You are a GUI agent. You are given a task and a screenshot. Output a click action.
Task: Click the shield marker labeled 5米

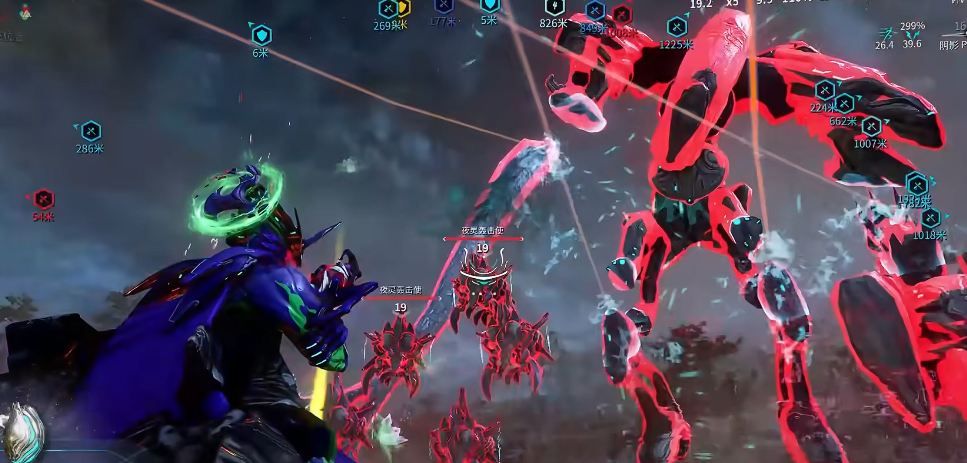[x=489, y=5]
